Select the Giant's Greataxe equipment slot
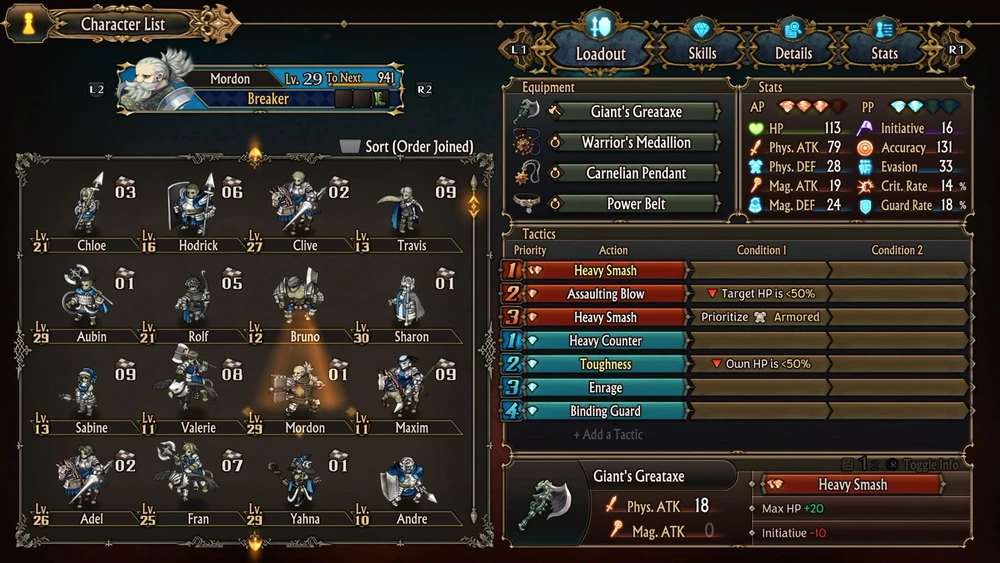 coord(635,111)
